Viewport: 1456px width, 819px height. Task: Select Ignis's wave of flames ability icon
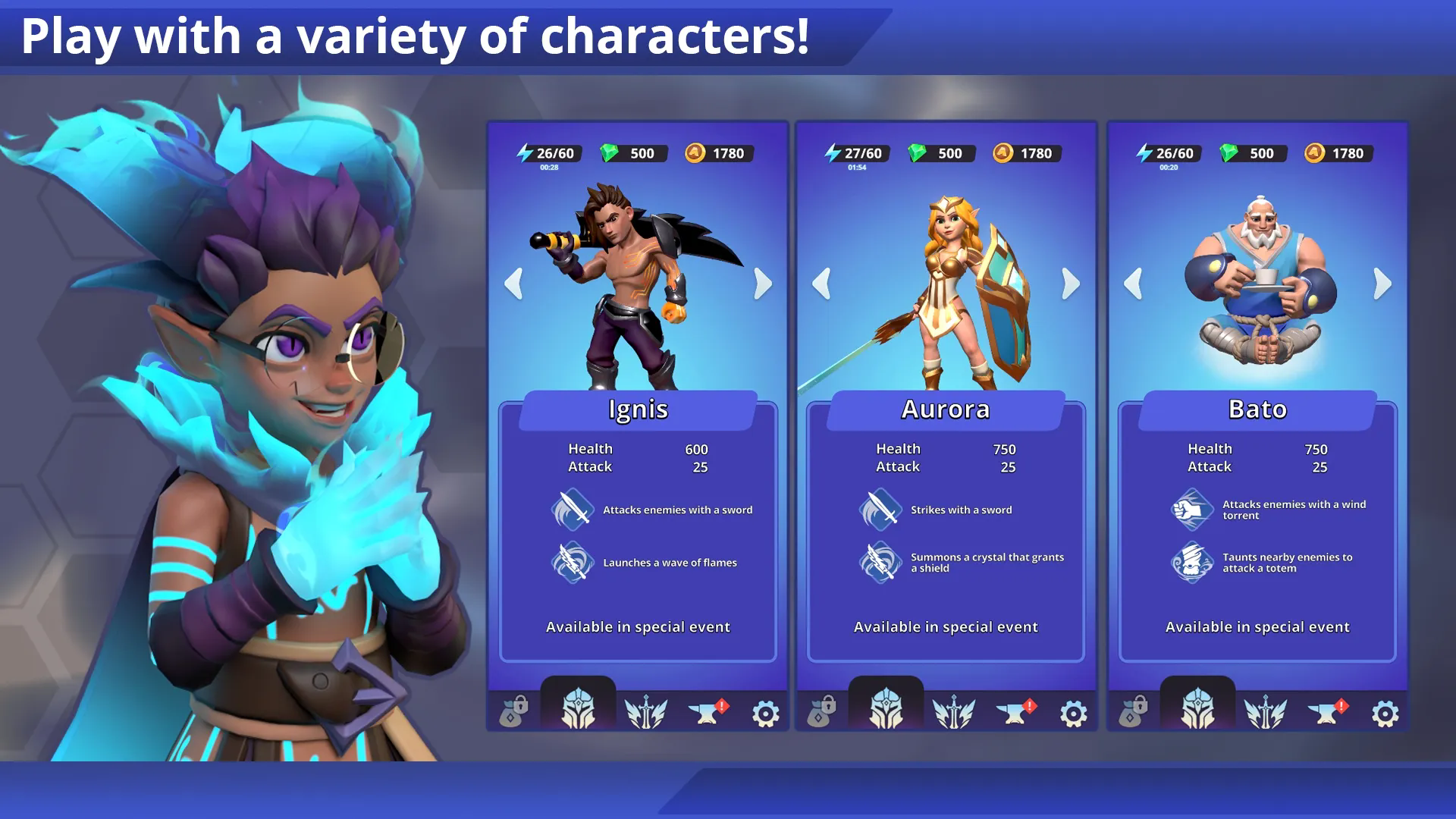point(572,562)
